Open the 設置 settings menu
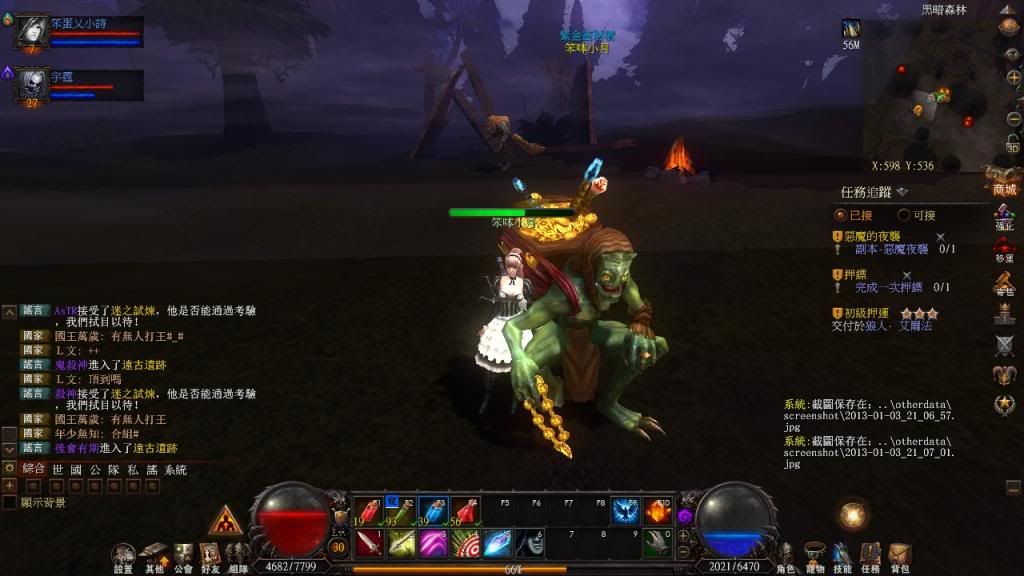The image size is (1024, 576). click(123, 555)
